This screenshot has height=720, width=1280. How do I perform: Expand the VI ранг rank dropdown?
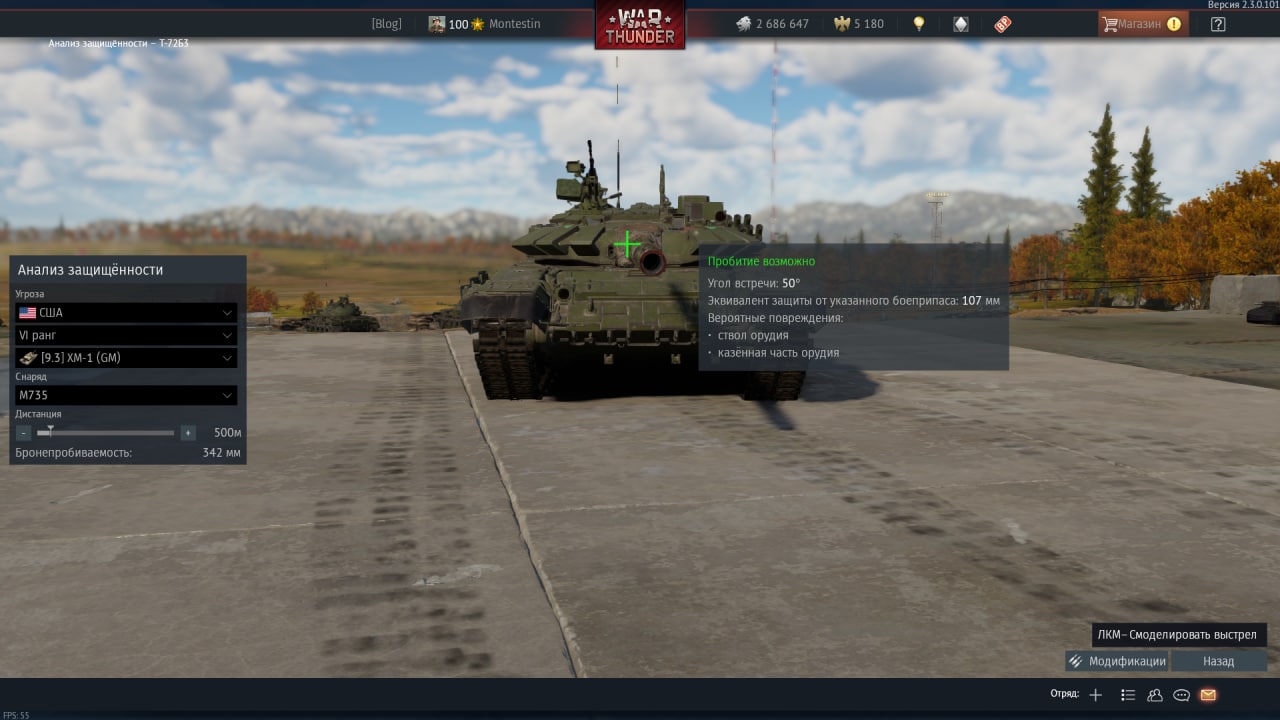tap(126, 335)
